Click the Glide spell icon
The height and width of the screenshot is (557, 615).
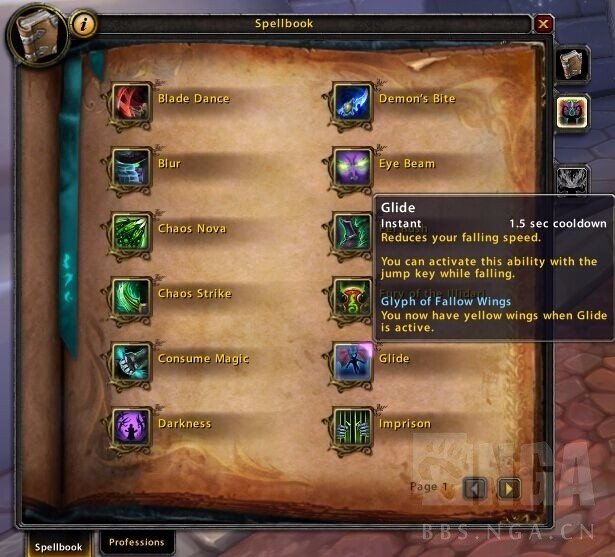click(x=352, y=363)
